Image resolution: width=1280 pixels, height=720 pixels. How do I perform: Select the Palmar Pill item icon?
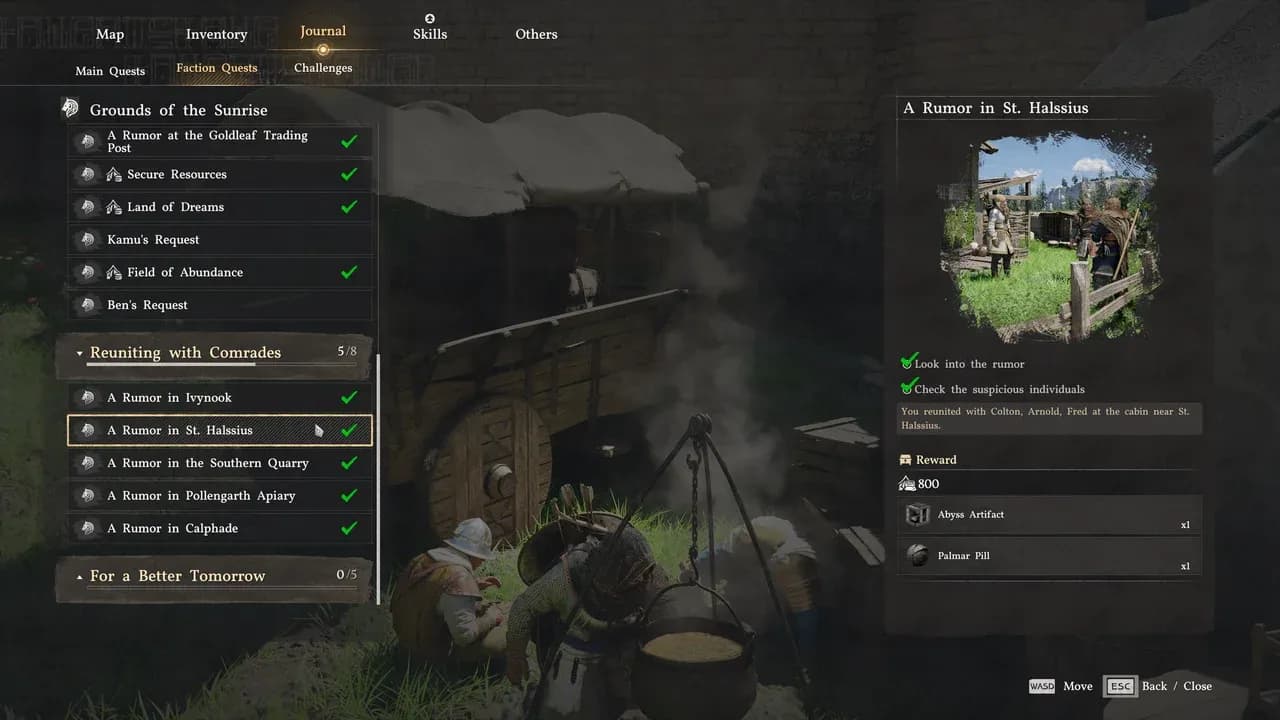[x=918, y=555]
